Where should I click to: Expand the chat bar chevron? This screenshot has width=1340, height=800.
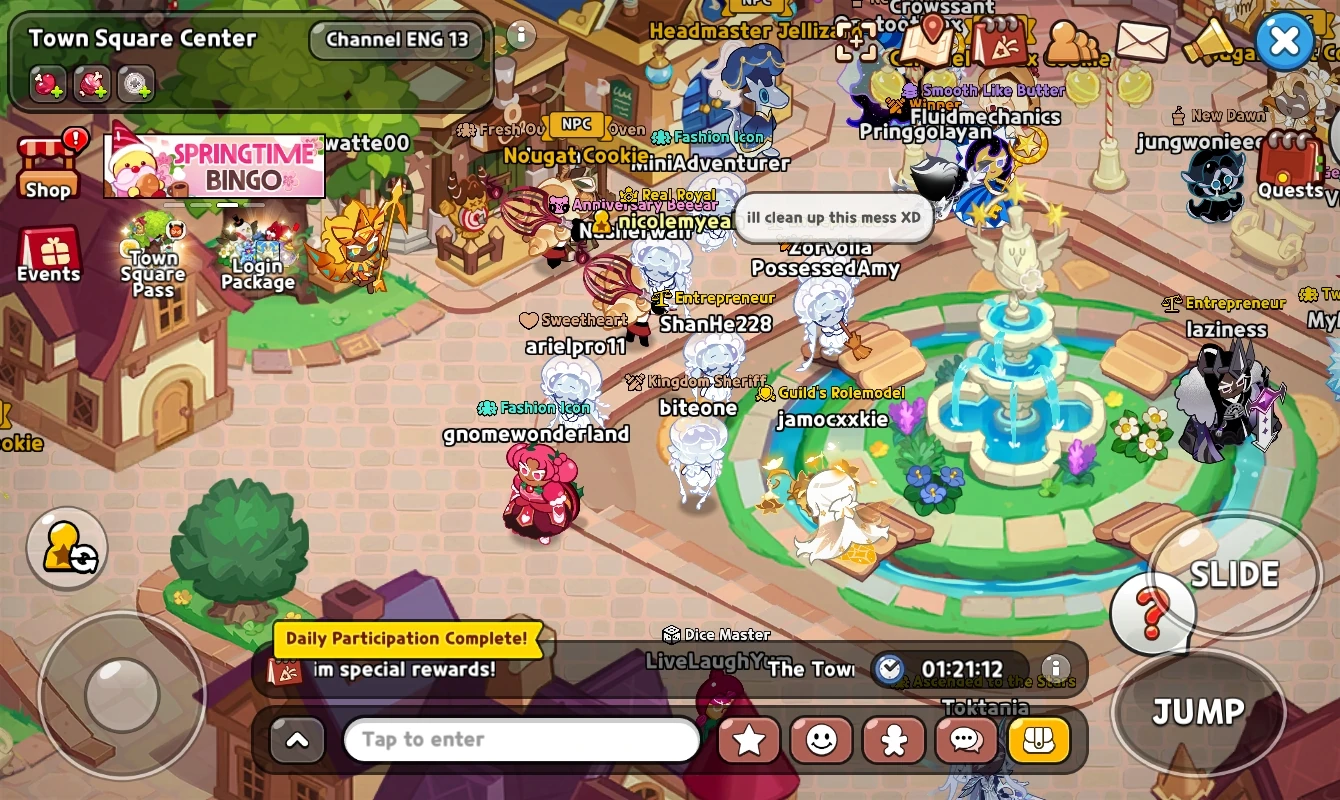297,740
